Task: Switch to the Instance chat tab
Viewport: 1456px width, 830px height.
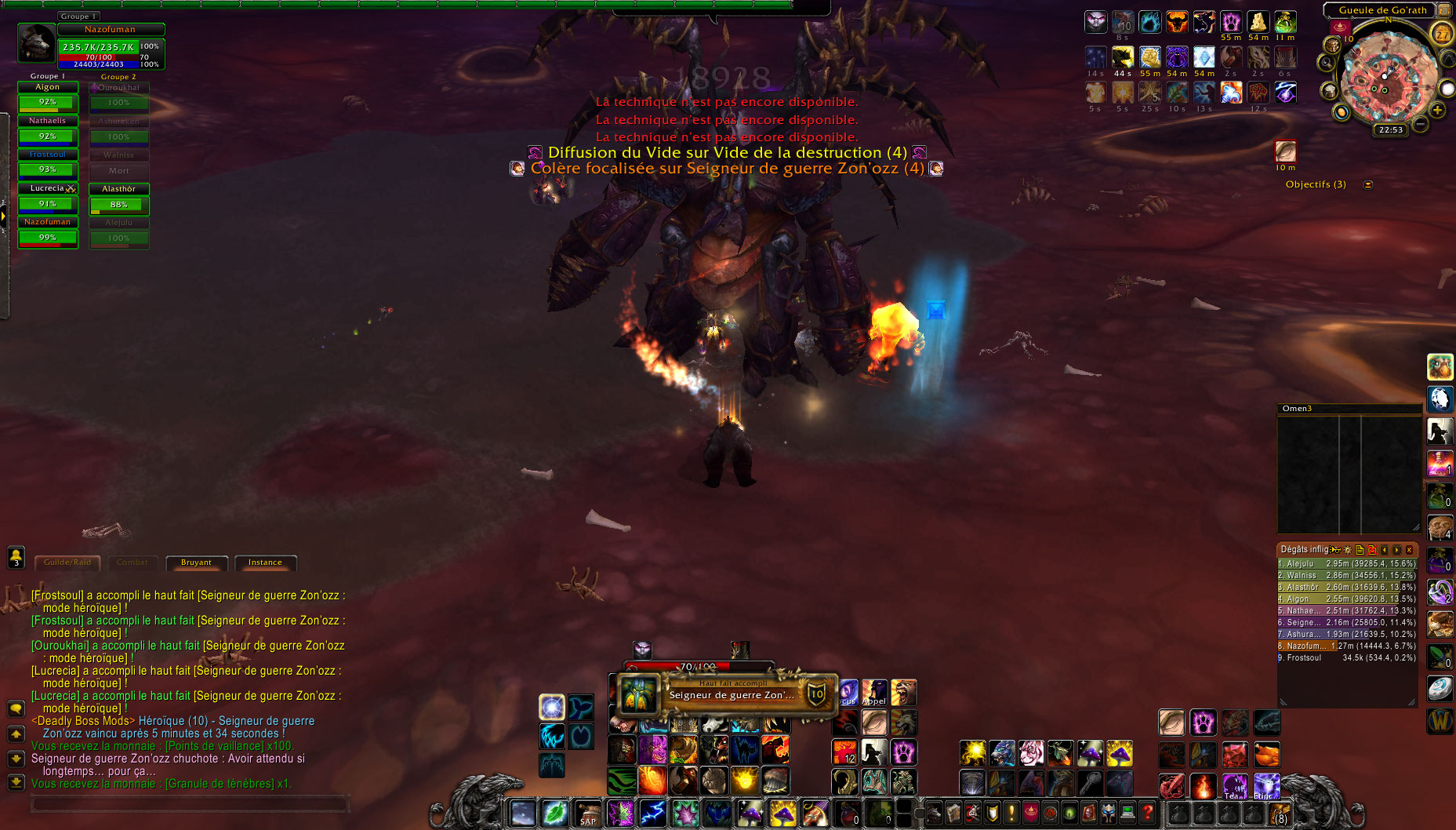Action: [265, 562]
